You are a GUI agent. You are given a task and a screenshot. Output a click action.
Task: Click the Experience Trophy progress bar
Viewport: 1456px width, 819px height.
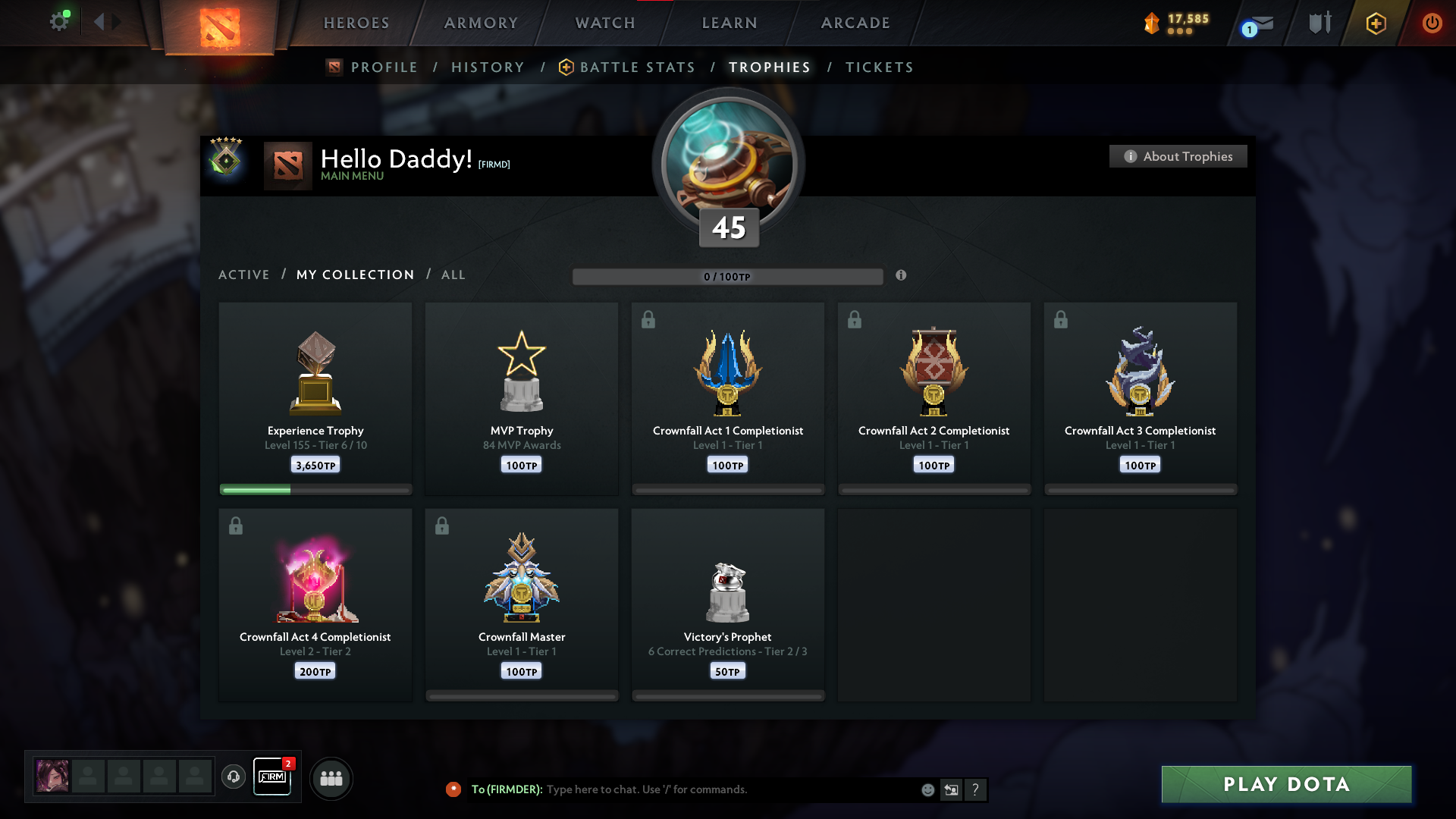[315, 489]
